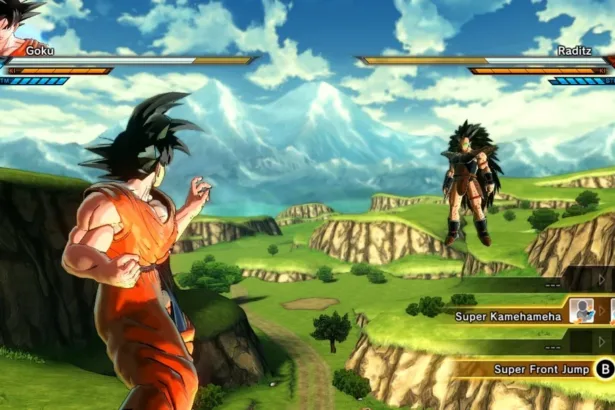The image size is (615, 410).
Task: Choose the Super Front Jump skill
Action: pos(540,369)
